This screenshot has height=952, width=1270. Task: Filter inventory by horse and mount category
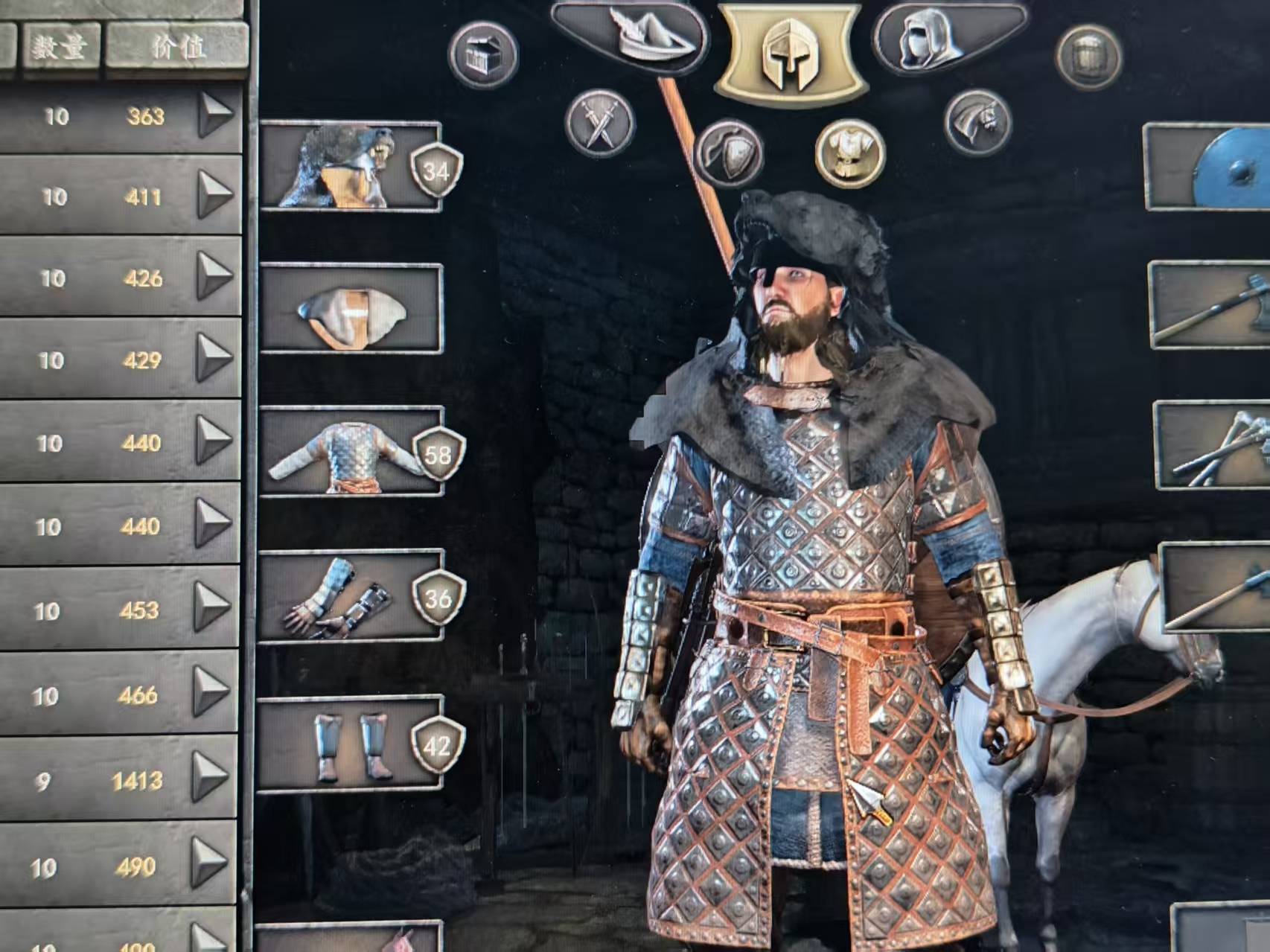pos(977,123)
